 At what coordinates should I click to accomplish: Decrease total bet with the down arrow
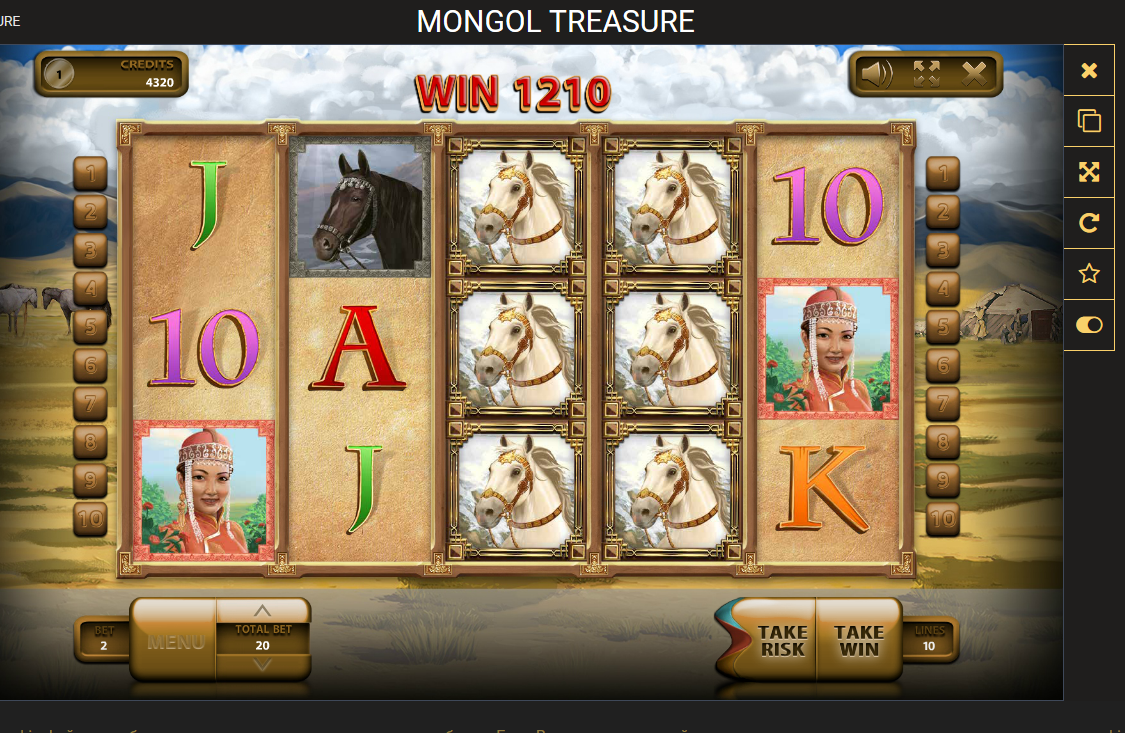pyautogui.click(x=262, y=665)
